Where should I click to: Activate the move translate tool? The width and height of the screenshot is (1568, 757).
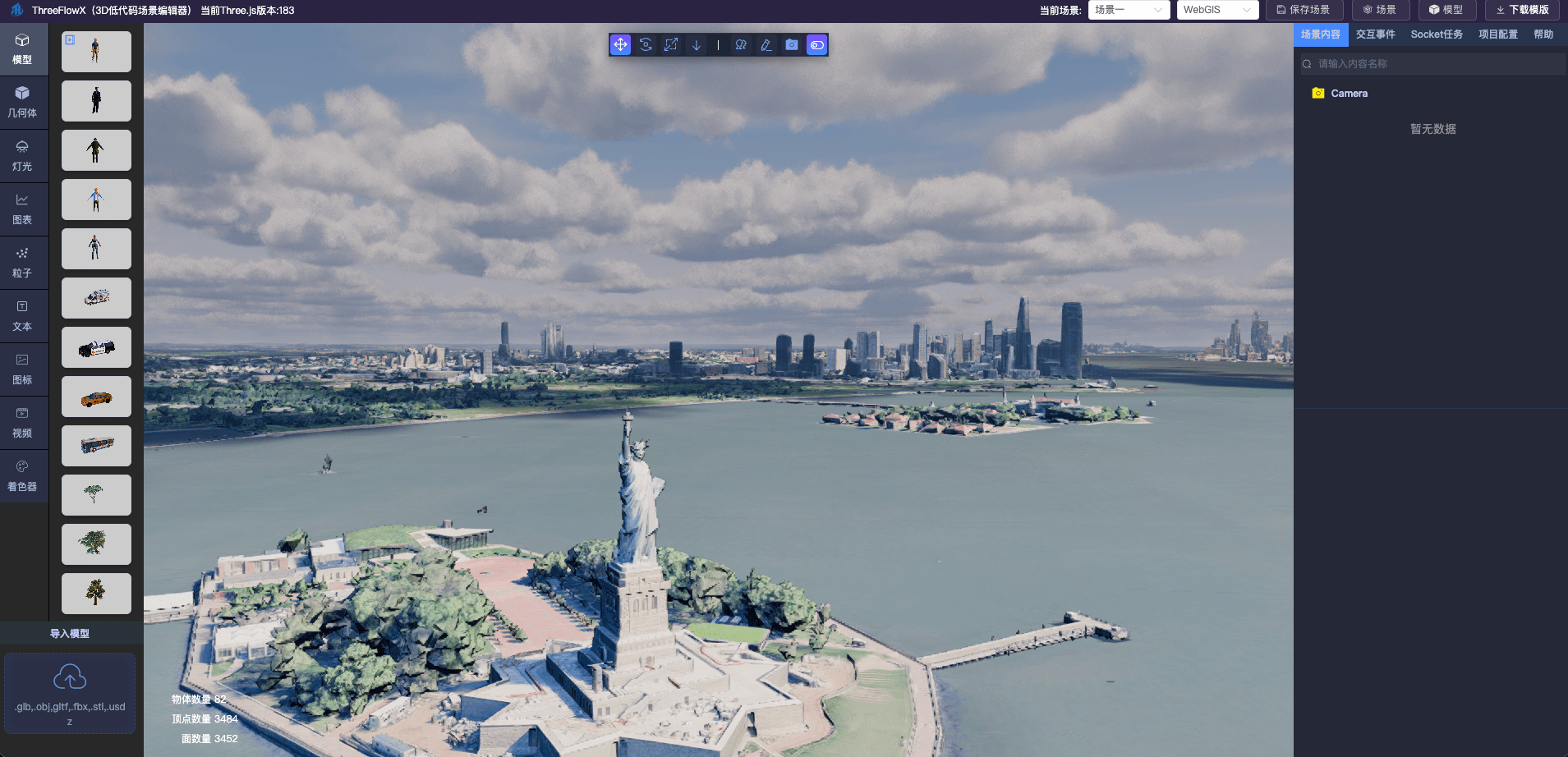(x=621, y=45)
